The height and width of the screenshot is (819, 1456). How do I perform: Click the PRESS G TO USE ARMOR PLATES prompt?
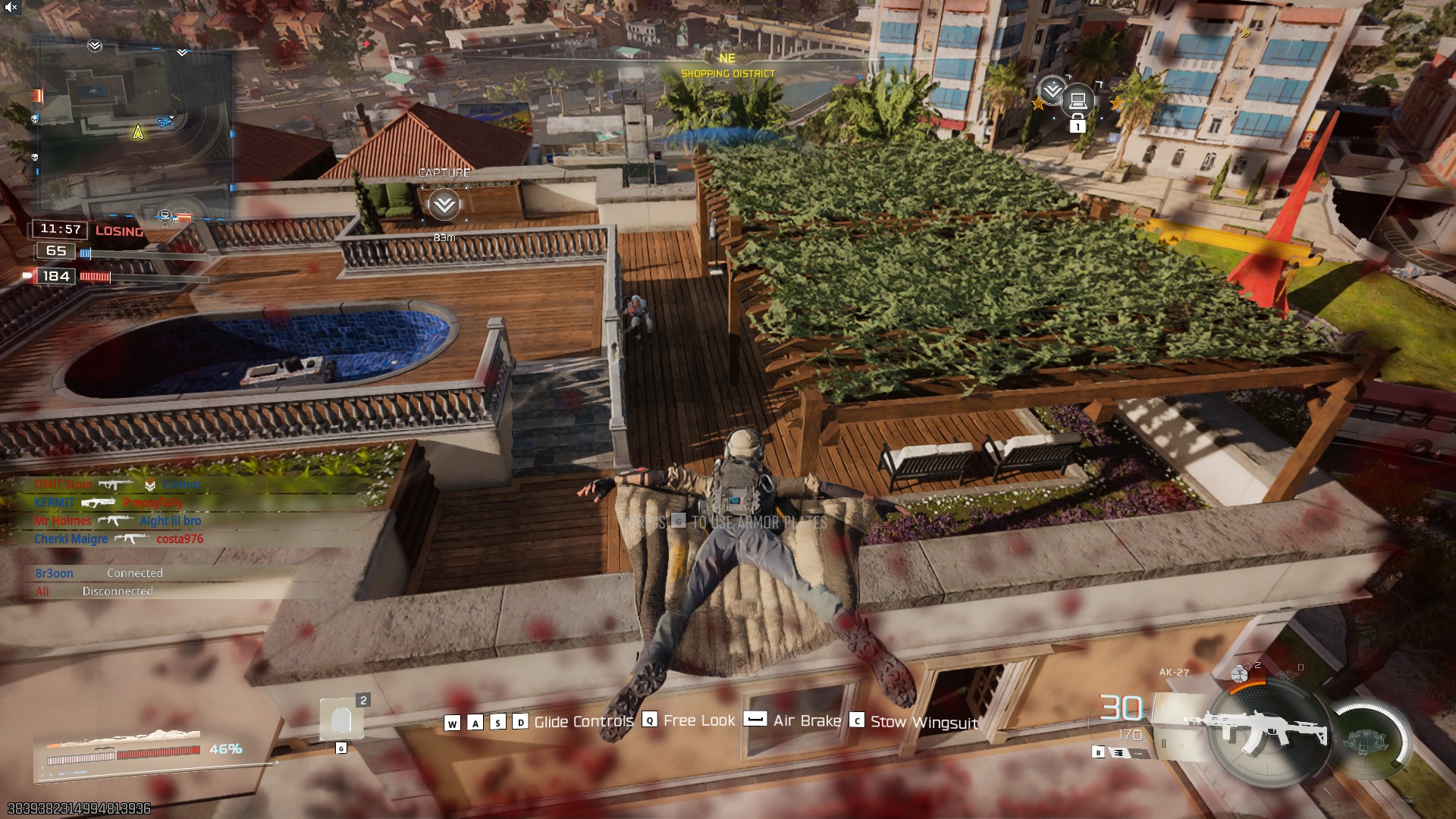click(x=728, y=520)
